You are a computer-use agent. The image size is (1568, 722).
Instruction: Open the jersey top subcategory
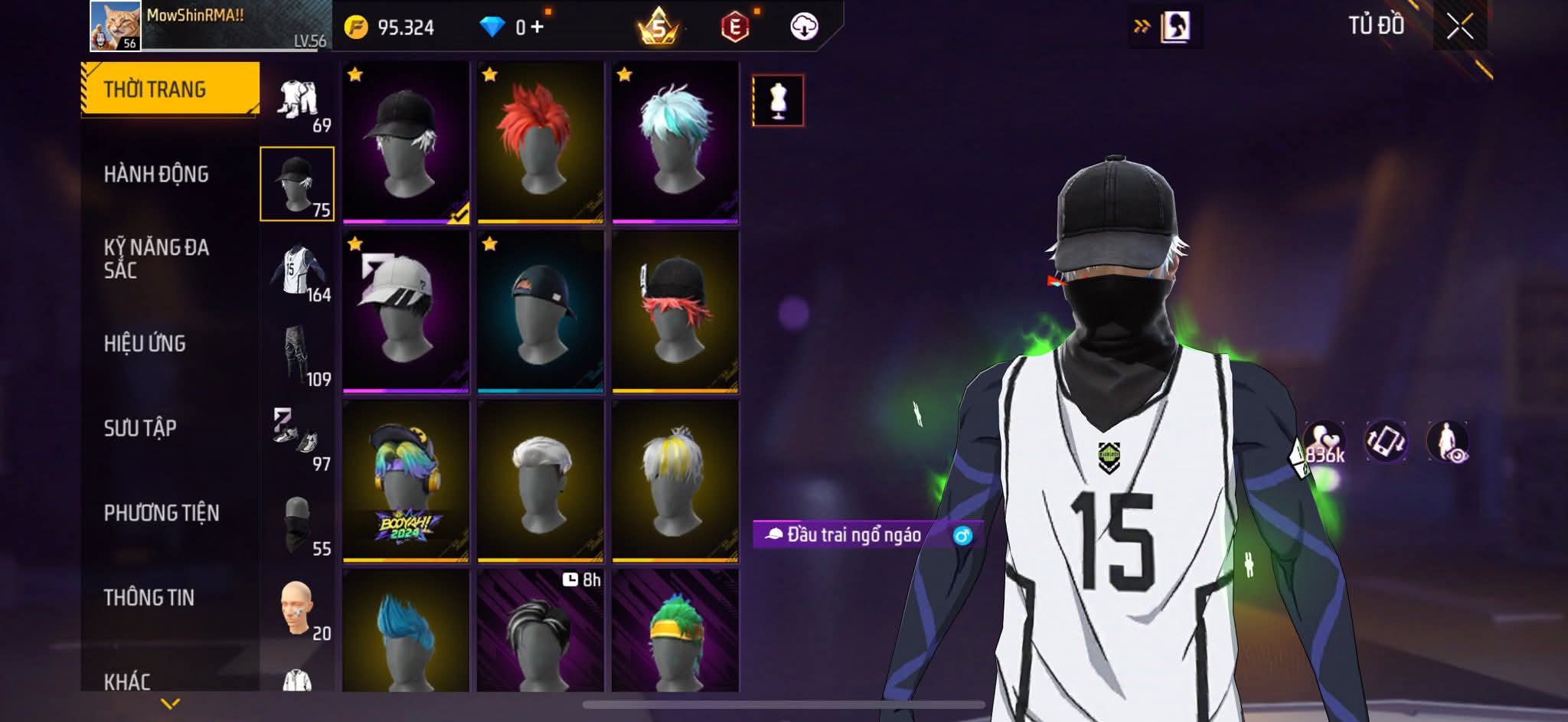(298, 273)
